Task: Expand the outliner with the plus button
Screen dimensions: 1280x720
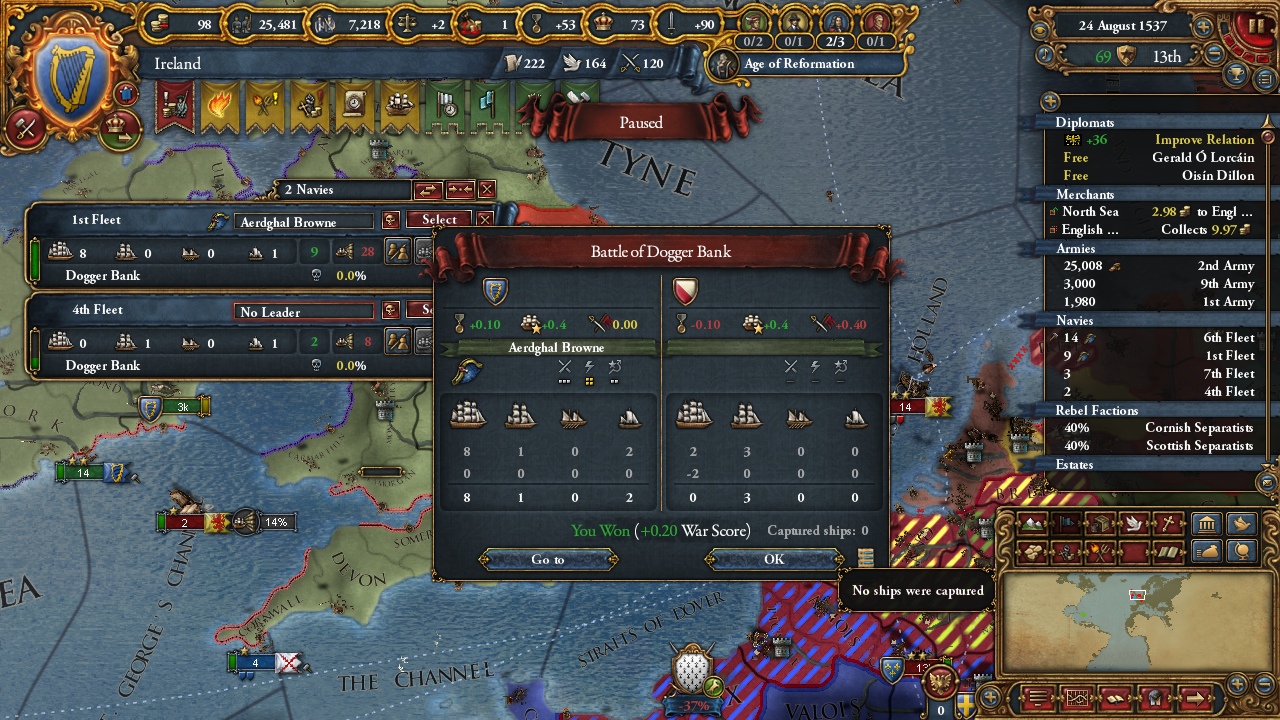Action: click(1049, 101)
